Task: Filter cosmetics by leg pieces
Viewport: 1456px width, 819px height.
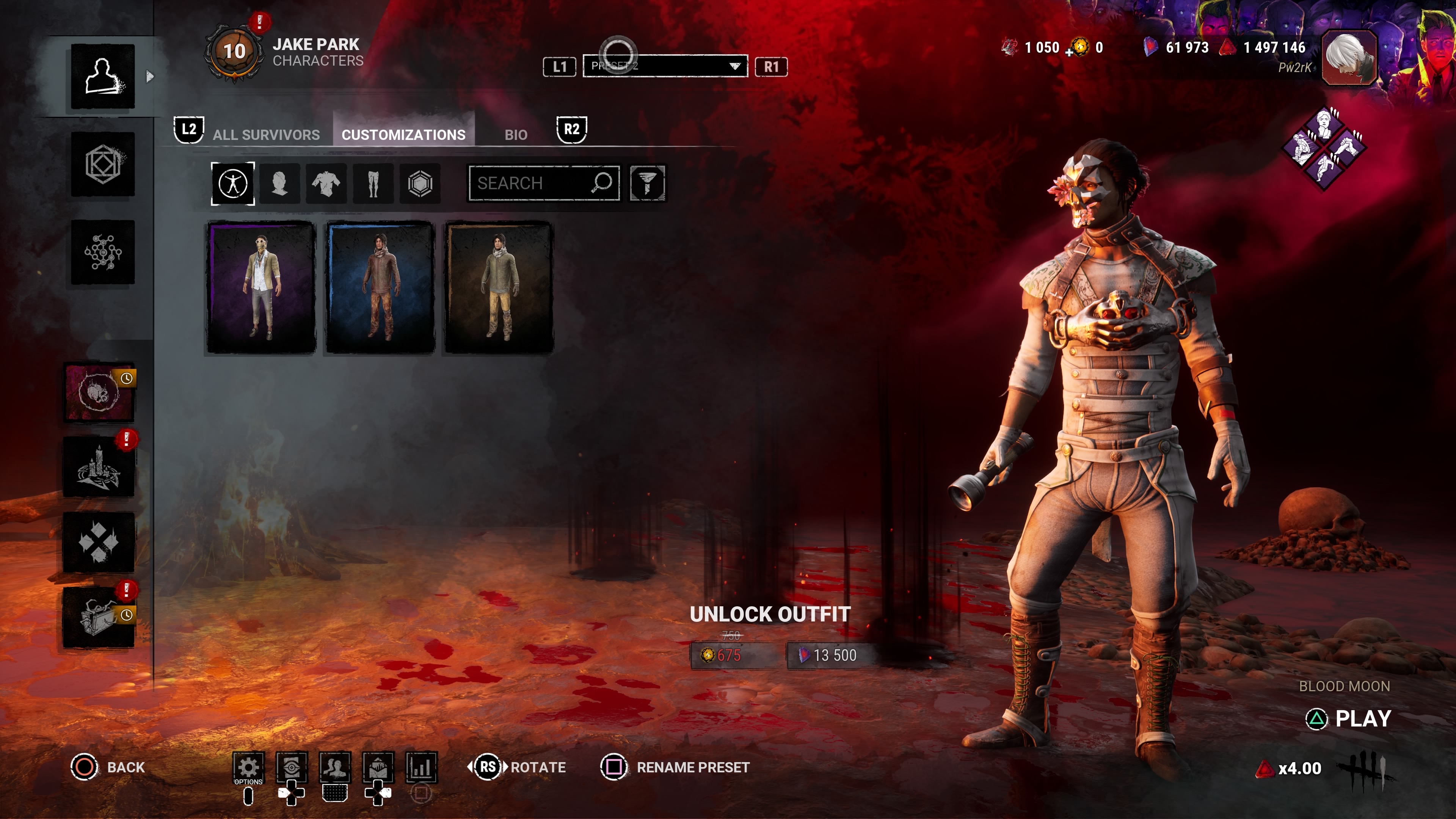Action: click(373, 183)
